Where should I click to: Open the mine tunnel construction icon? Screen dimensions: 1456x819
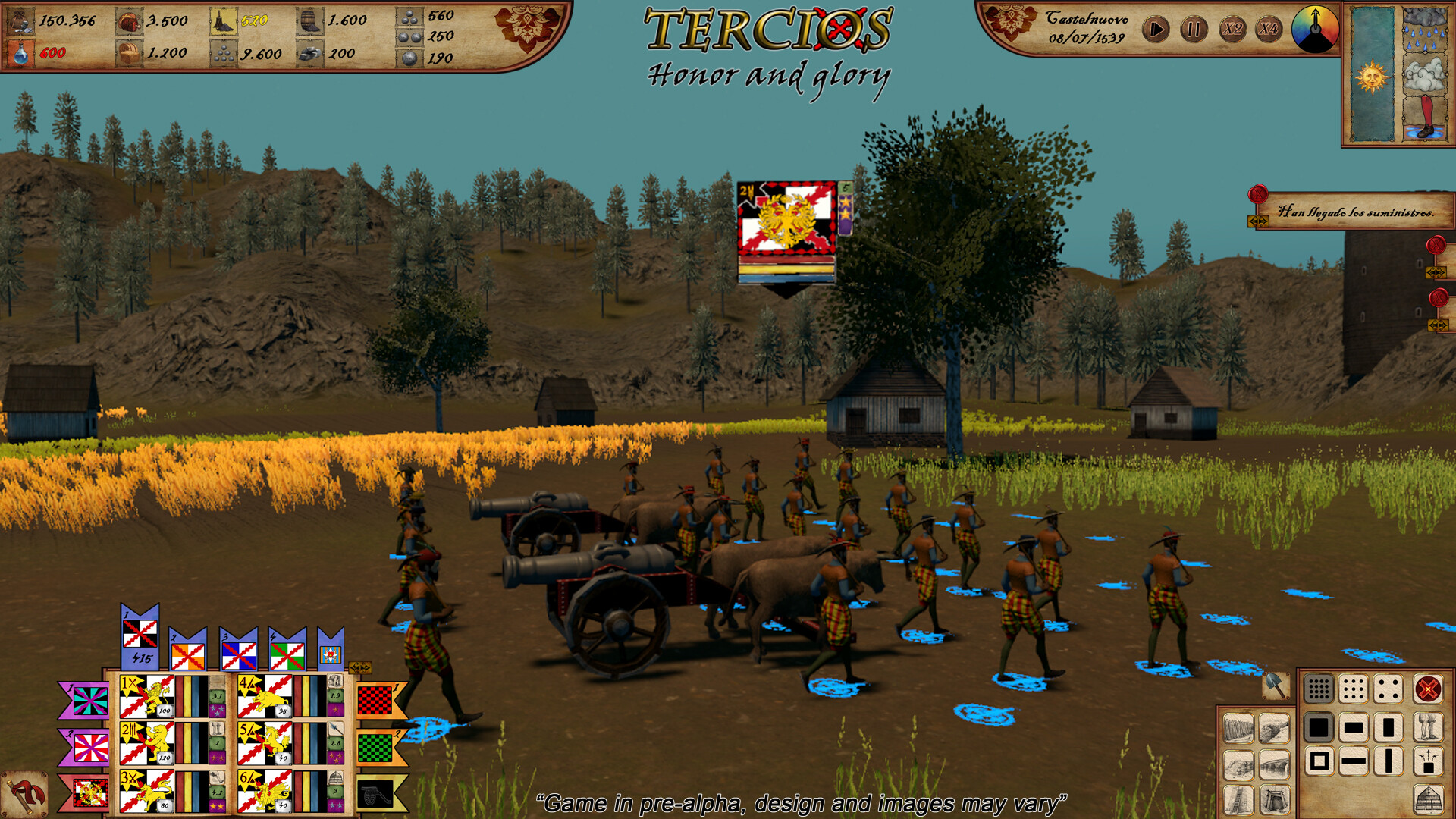(1276, 799)
